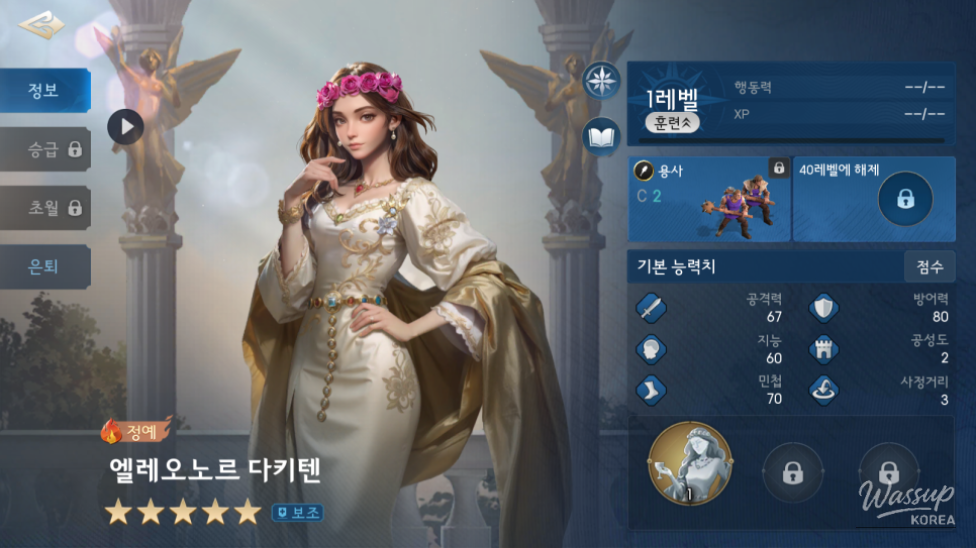Viewport: 976px width, 548px height.
Task: View the 공격력 attack sword icon
Action: [651, 308]
